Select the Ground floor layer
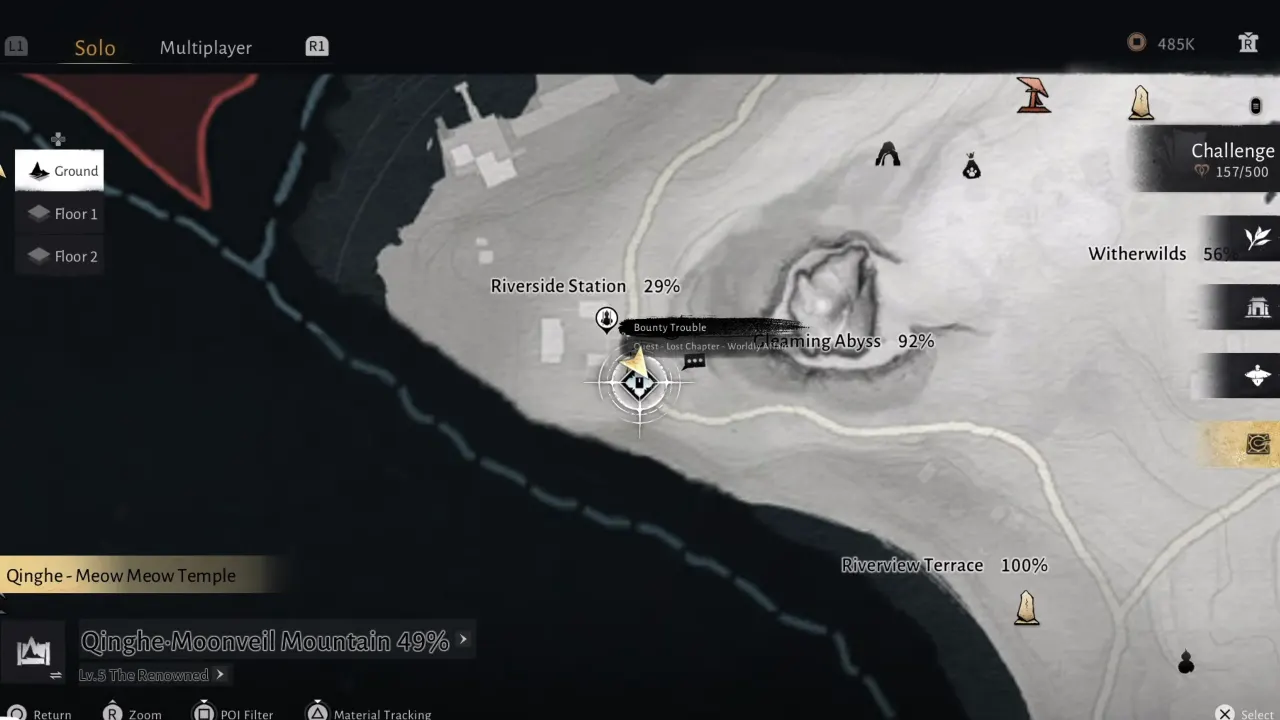This screenshot has height=720, width=1280. tap(60, 170)
